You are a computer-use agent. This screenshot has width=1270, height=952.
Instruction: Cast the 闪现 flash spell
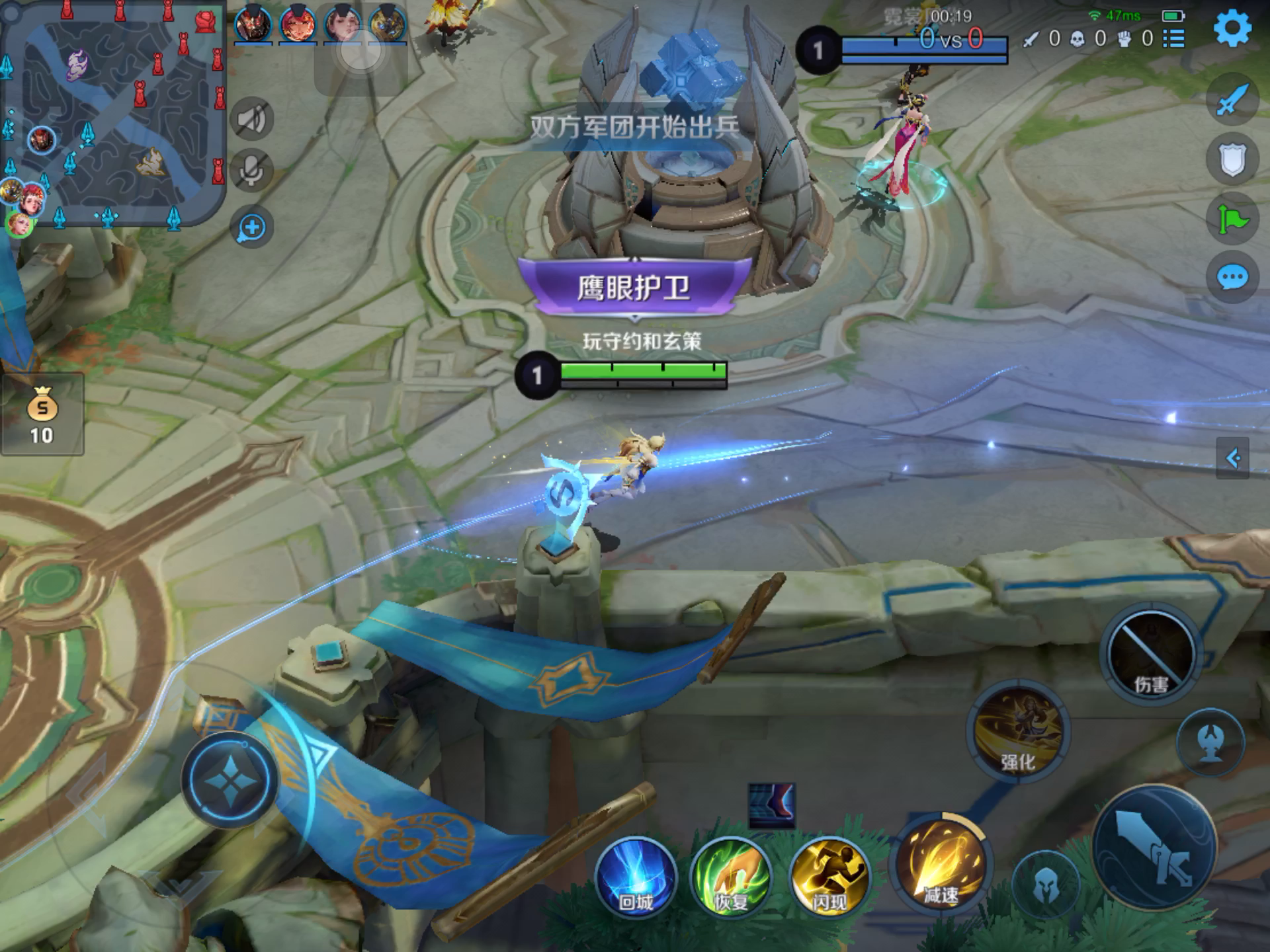pyautogui.click(x=829, y=877)
